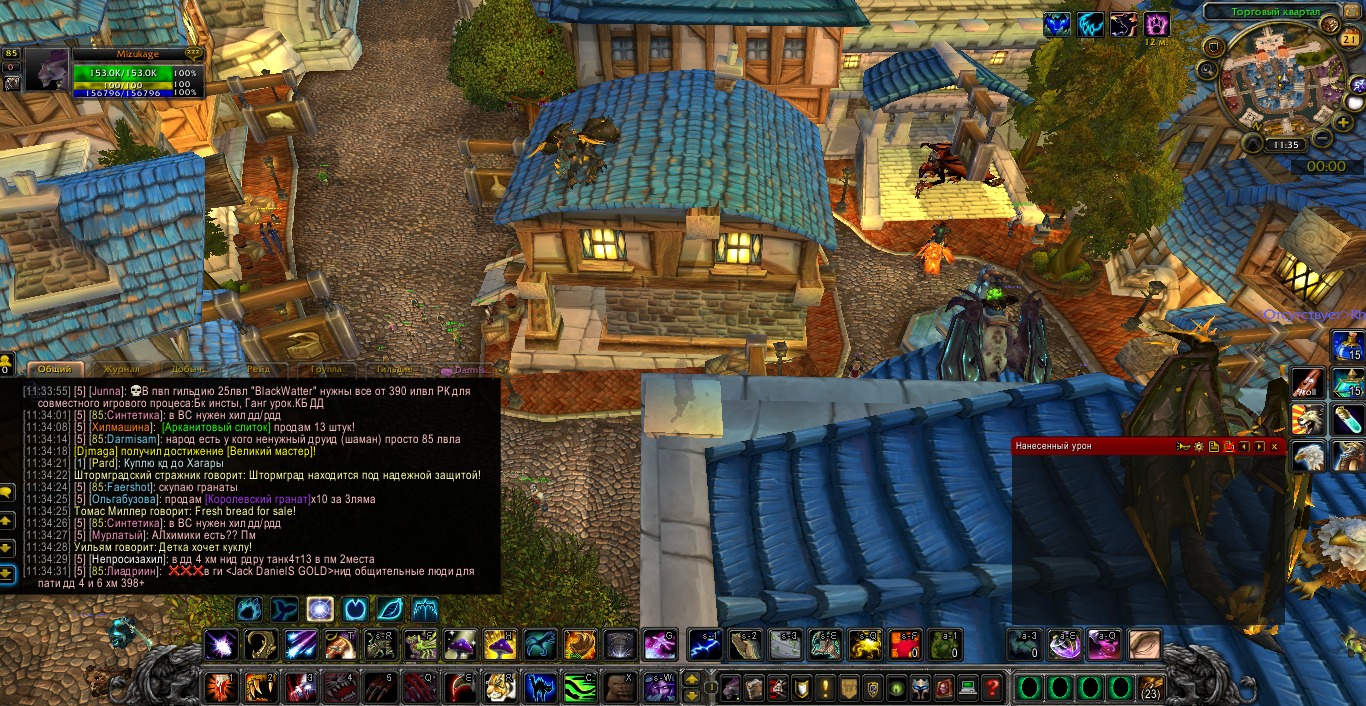The width and height of the screenshot is (1366, 706).
Task: Click the Королевский гранат item link
Action: pyautogui.click(x=256, y=499)
